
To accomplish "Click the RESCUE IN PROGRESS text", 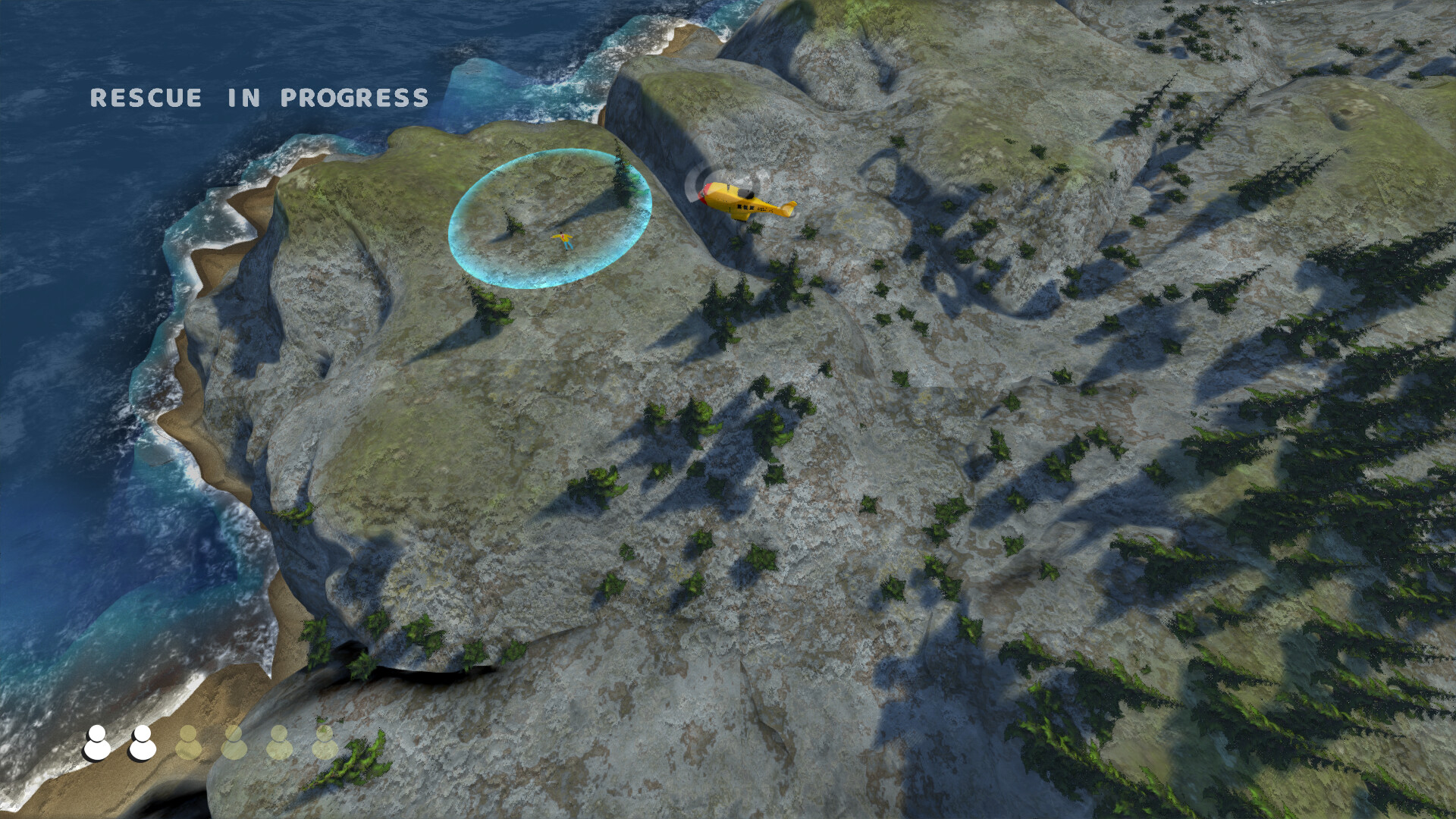I will 259,97.
